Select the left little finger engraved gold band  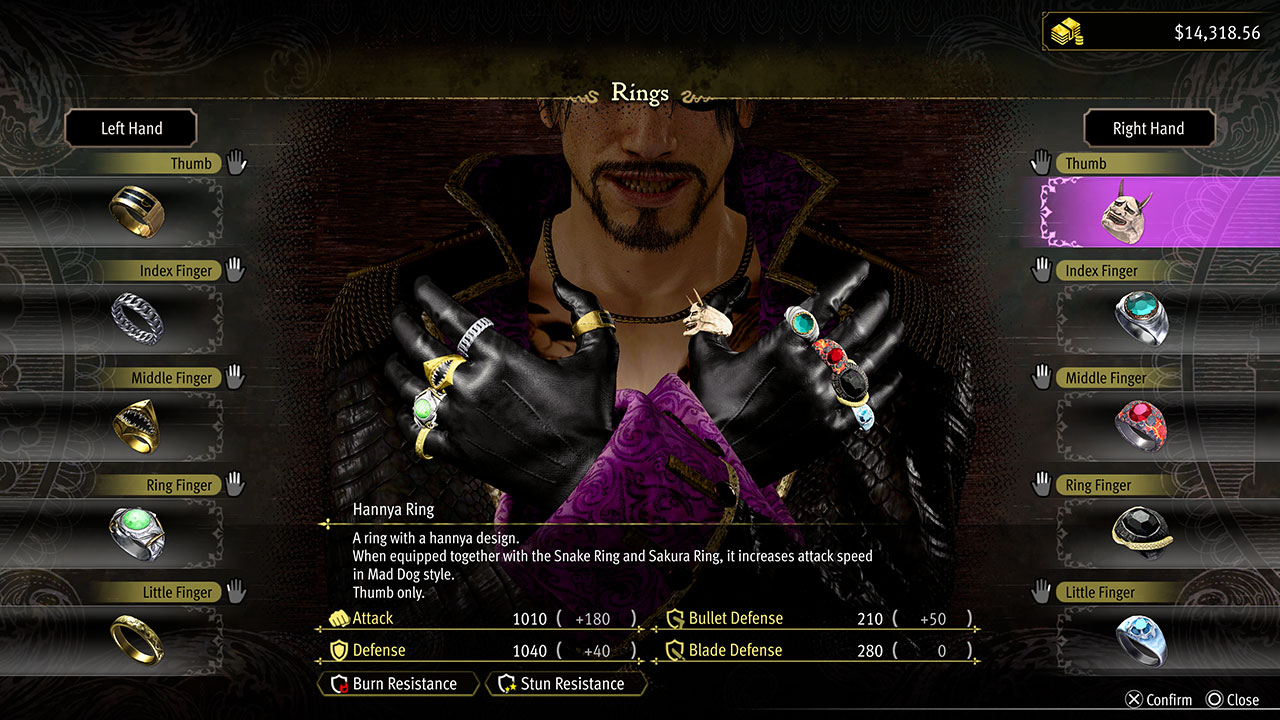(x=137, y=638)
